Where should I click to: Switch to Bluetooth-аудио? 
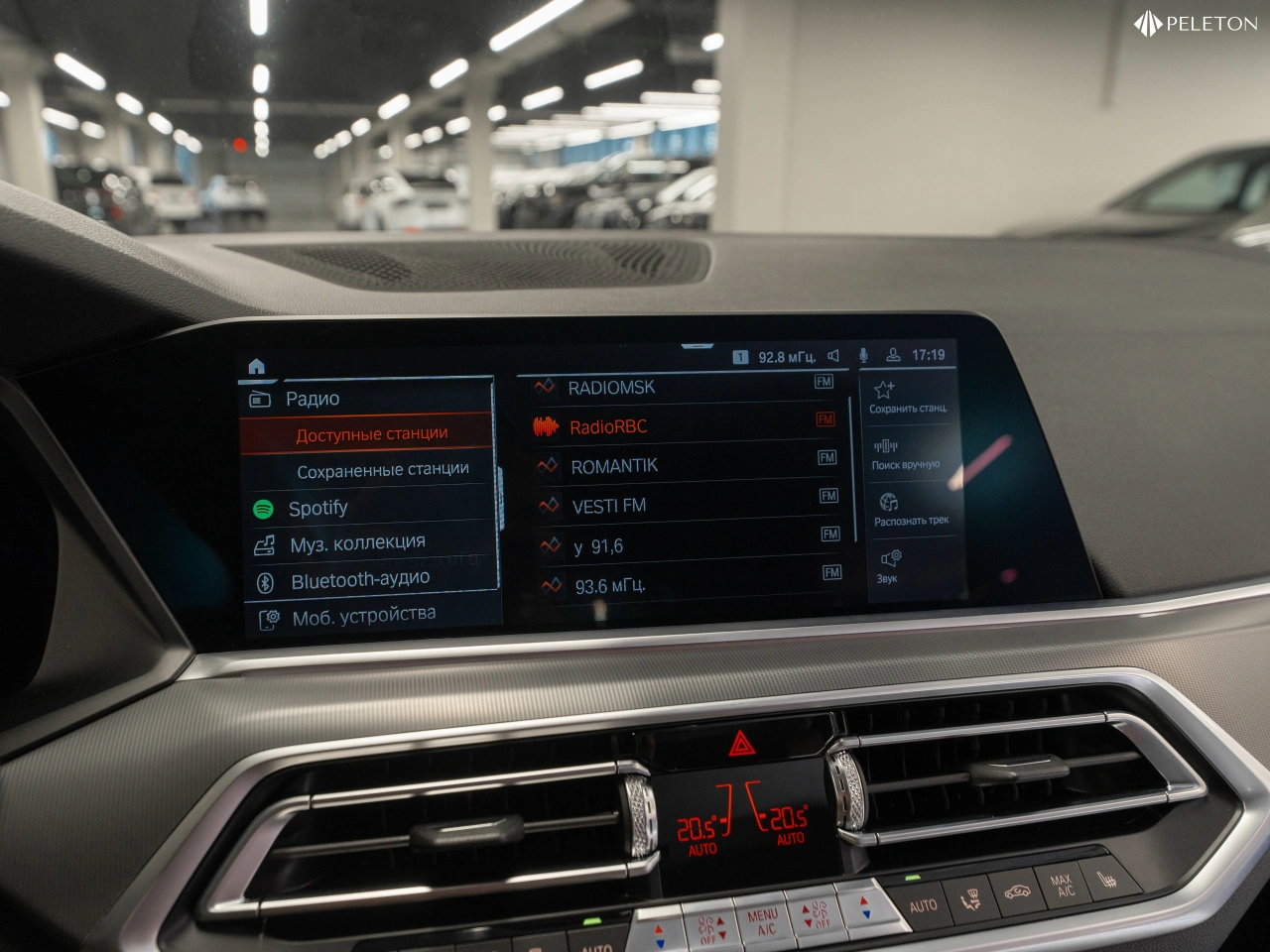pos(360,579)
